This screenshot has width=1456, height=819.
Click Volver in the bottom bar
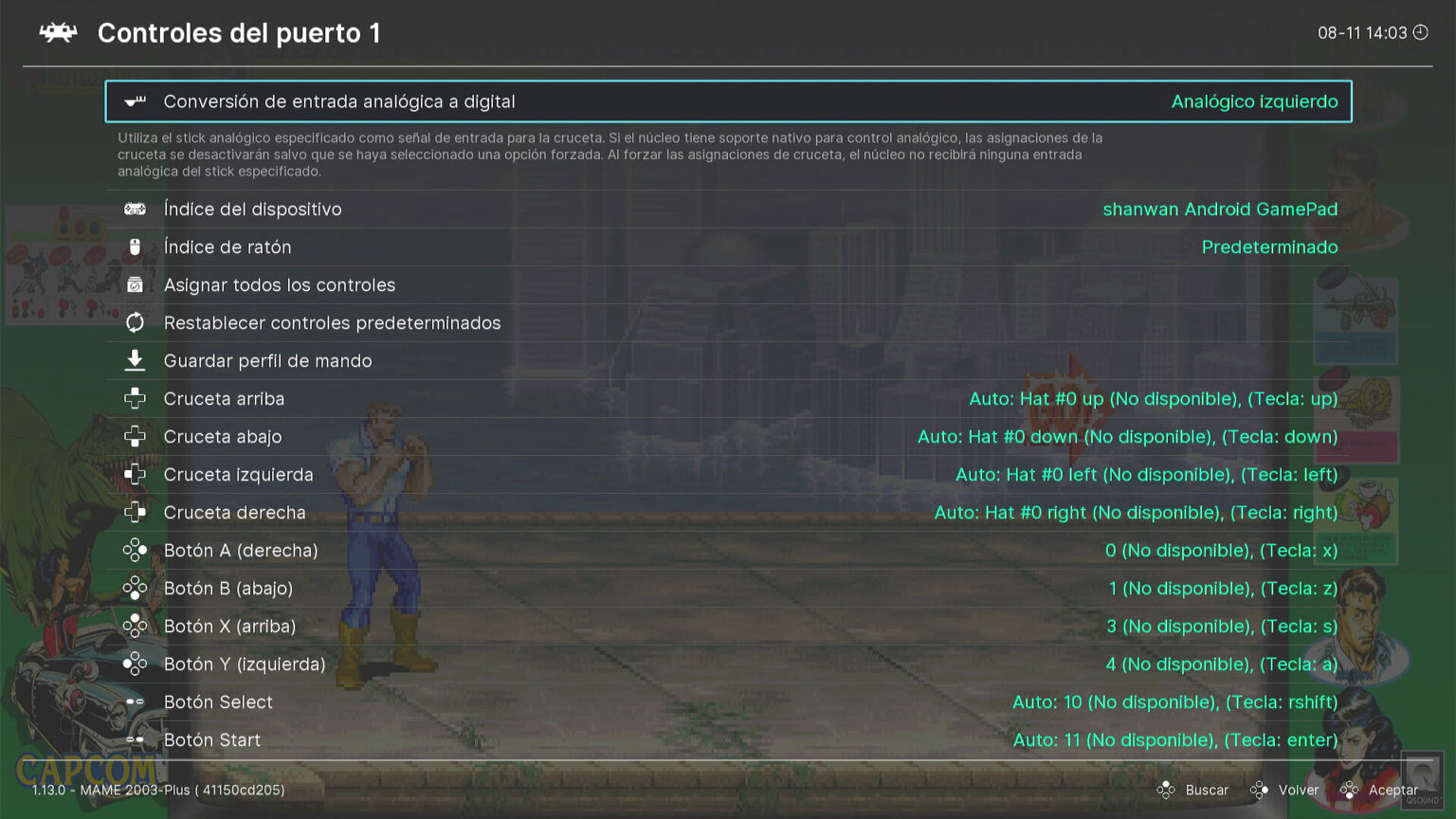1298,790
